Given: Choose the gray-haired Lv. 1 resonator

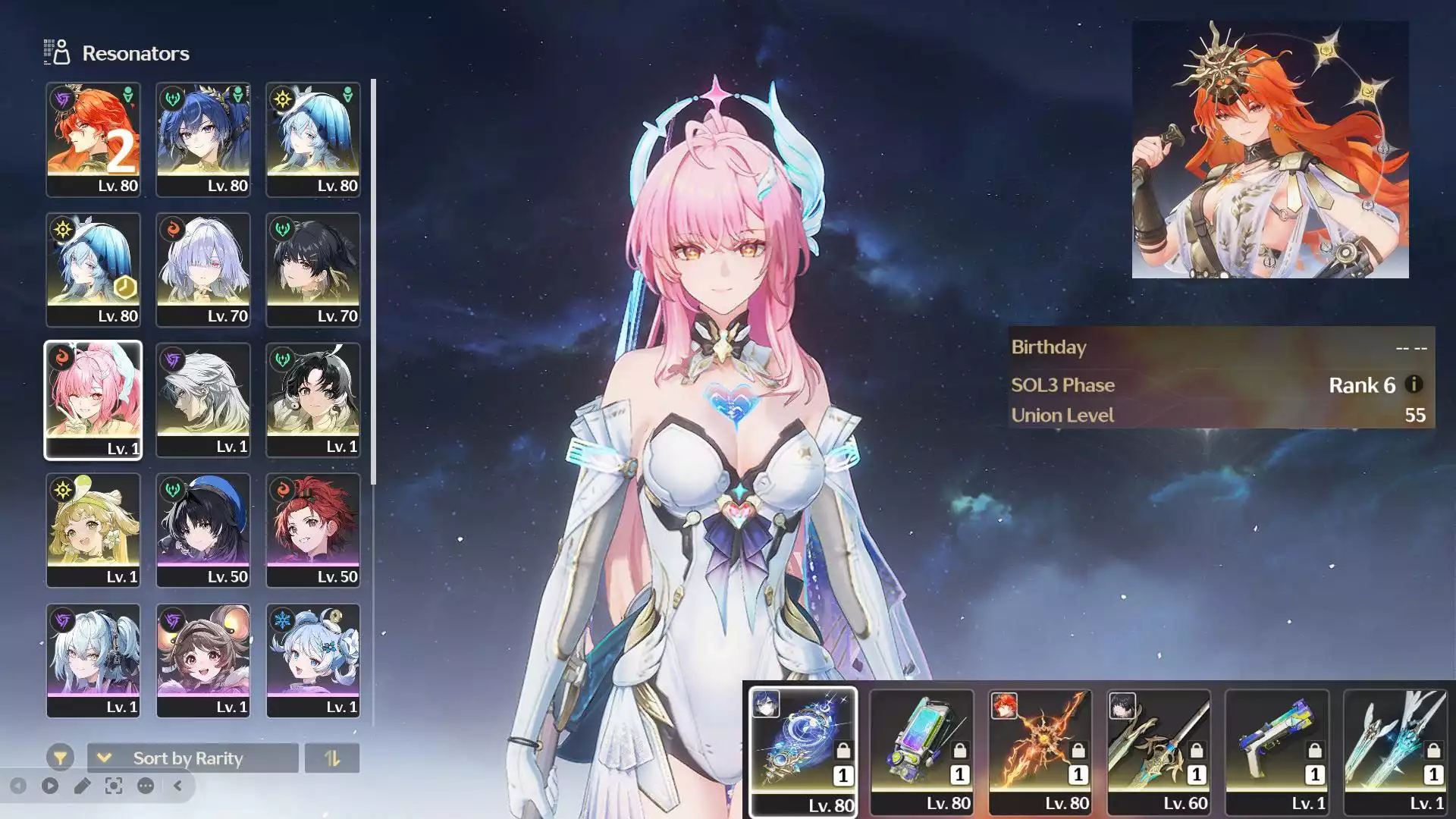Looking at the screenshot, I should point(203,400).
